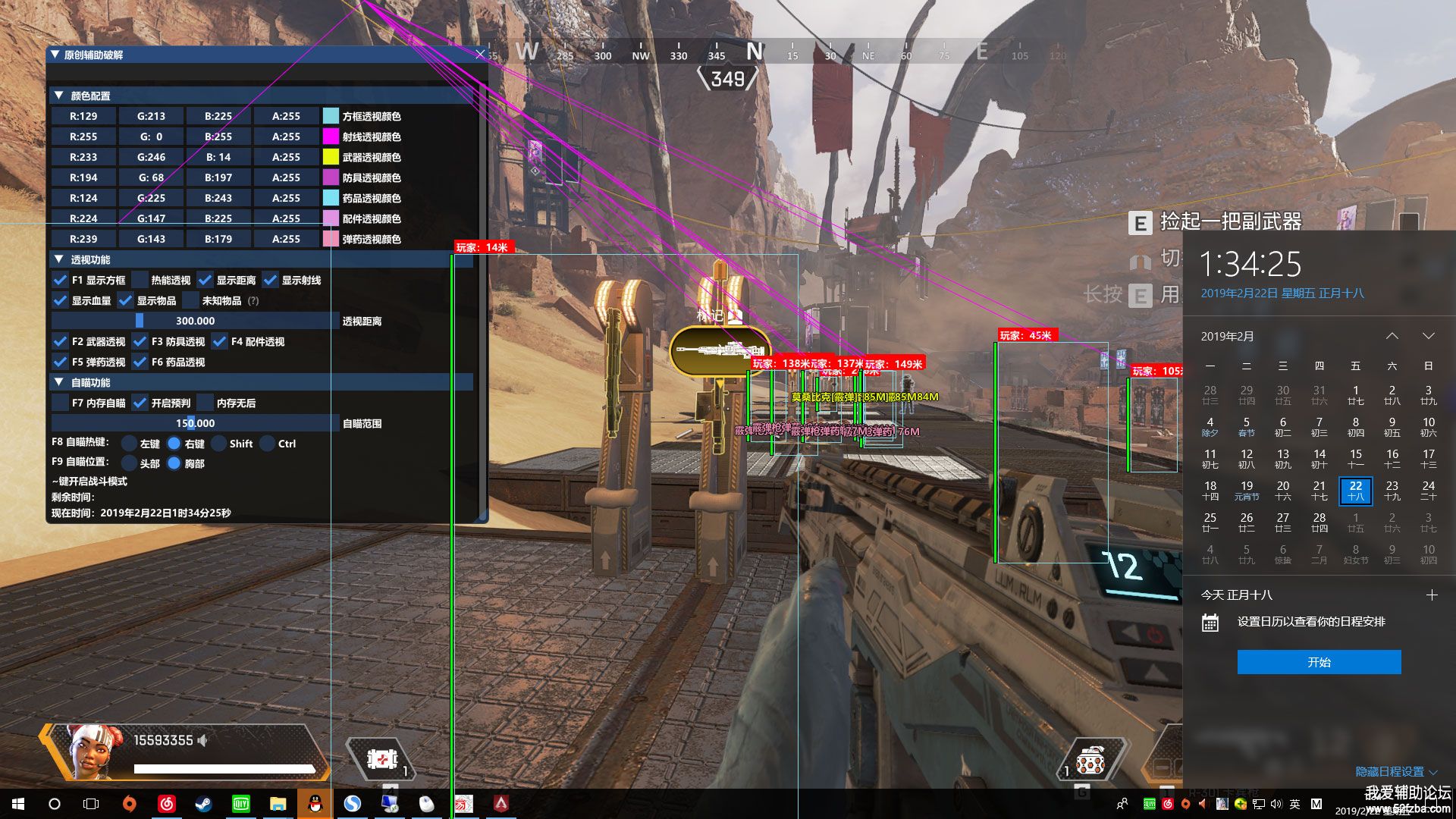Click the blue 开始 calendar button

tap(1319, 662)
